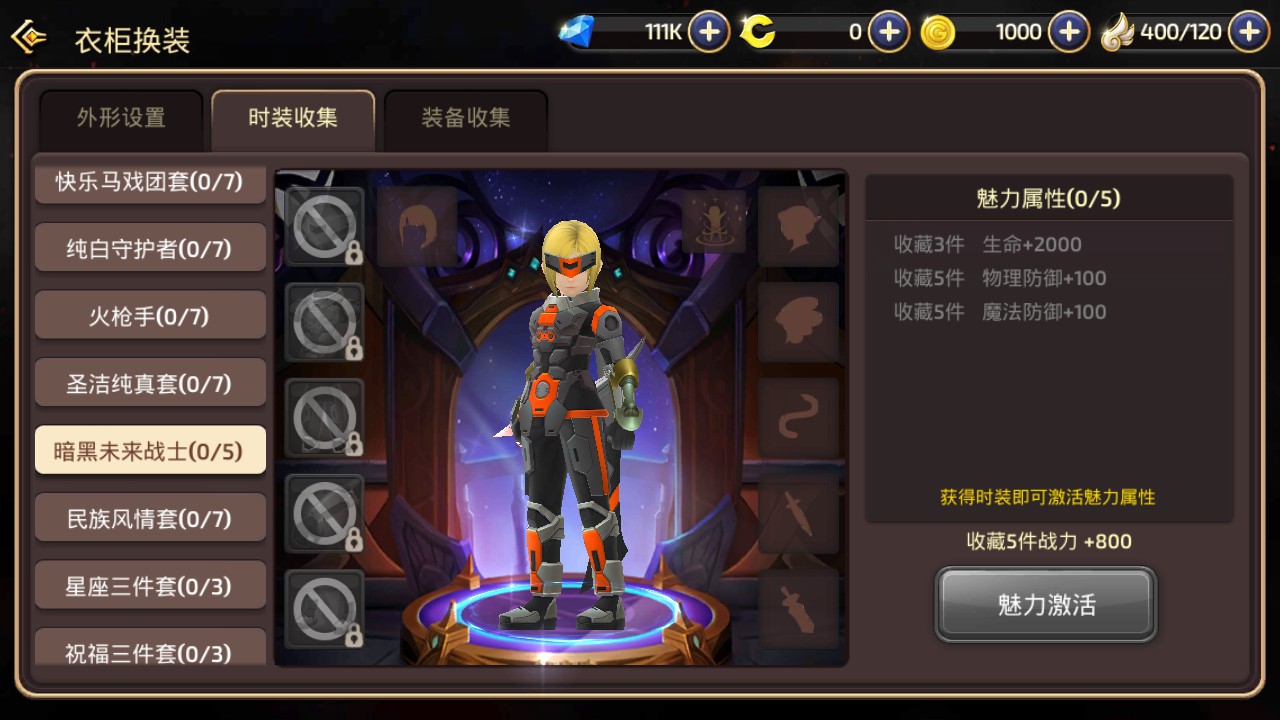Viewport: 1280px width, 720px height.
Task: Open the 装备收集 tab
Action: pyautogui.click(x=466, y=116)
